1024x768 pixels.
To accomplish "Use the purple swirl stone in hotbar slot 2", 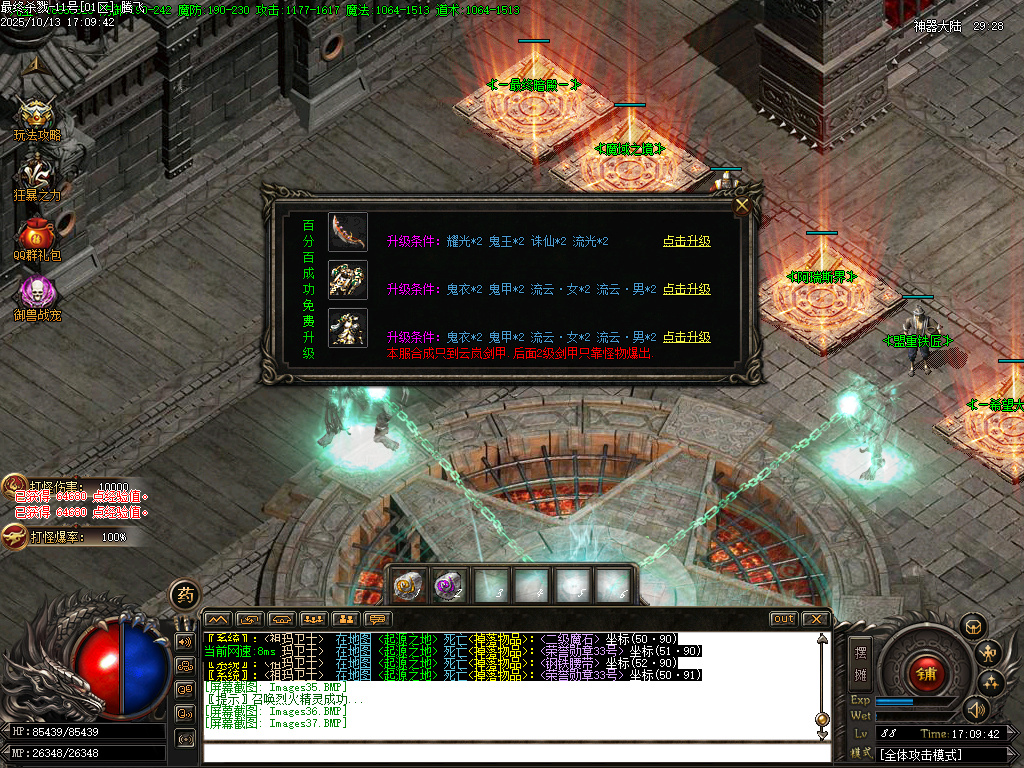I will coord(448,585).
